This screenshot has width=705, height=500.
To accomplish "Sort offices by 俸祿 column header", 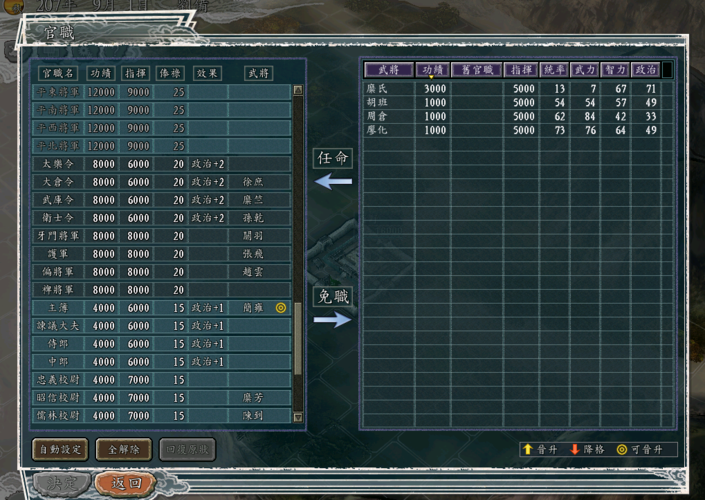I will coord(170,73).
